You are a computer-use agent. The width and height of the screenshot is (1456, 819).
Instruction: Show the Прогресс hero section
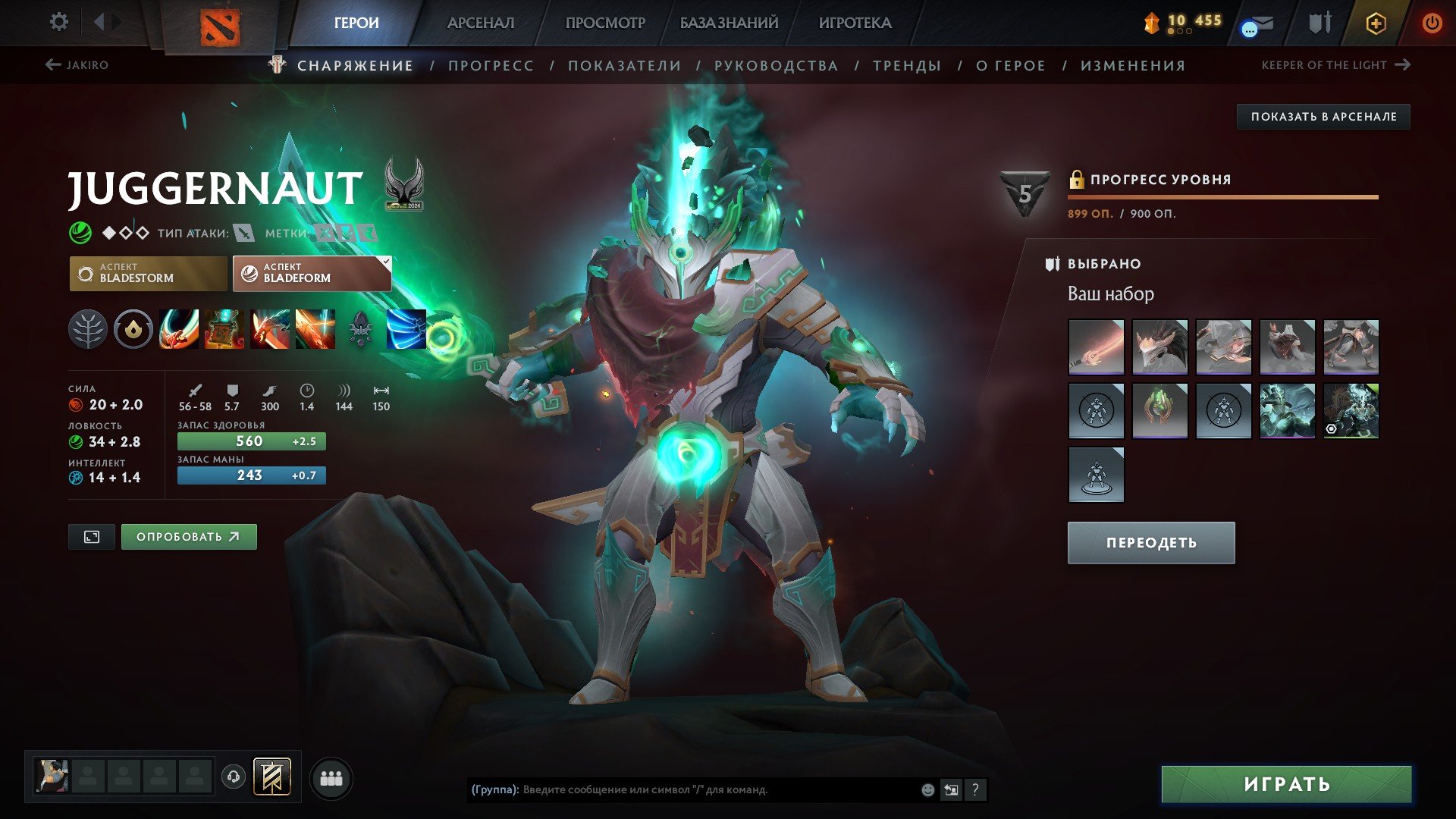491,66
